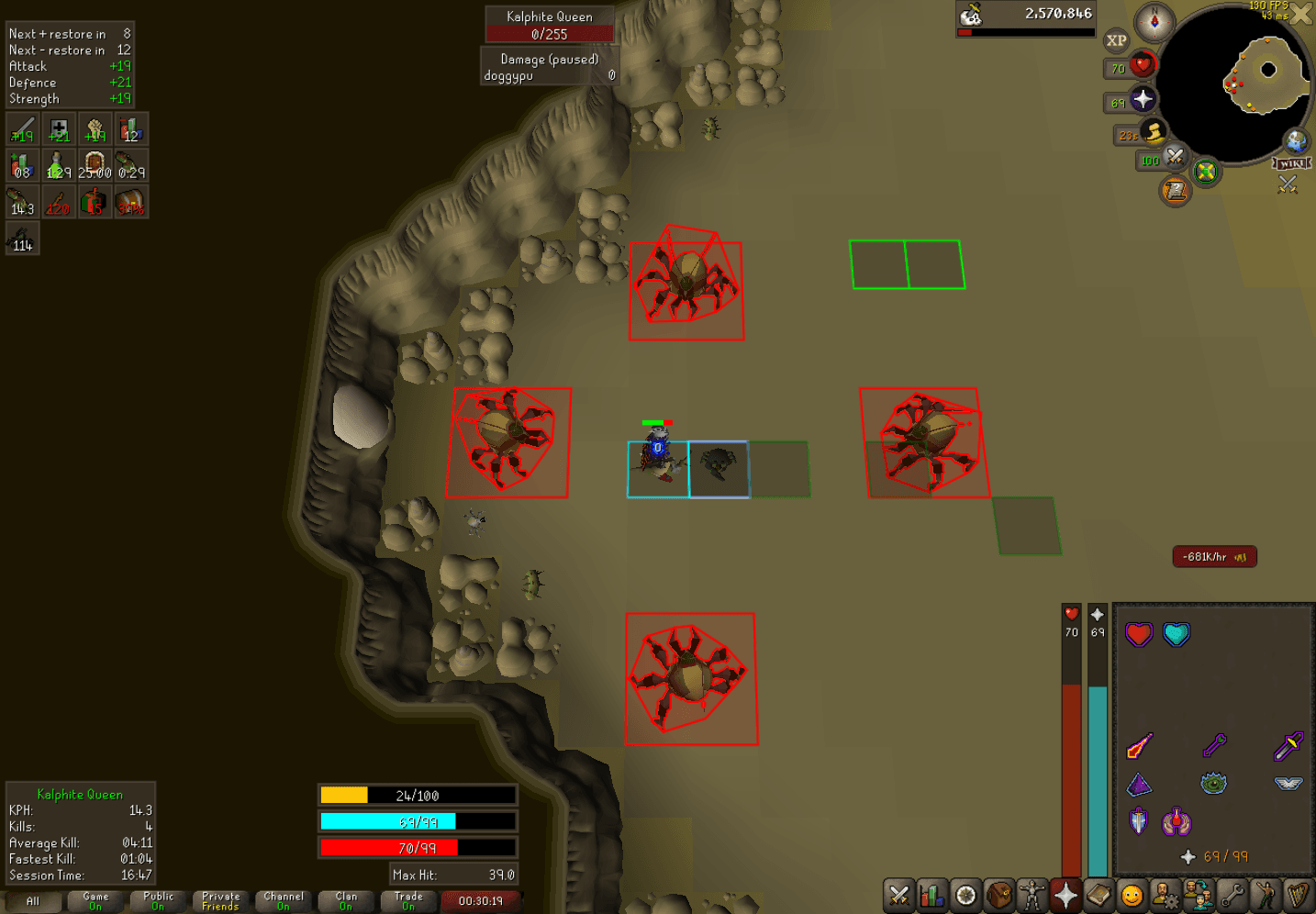The width and height of the screenshot is (1316, 914).
Task: Open the world map globe orb
Action: [x=1296, y=142]
